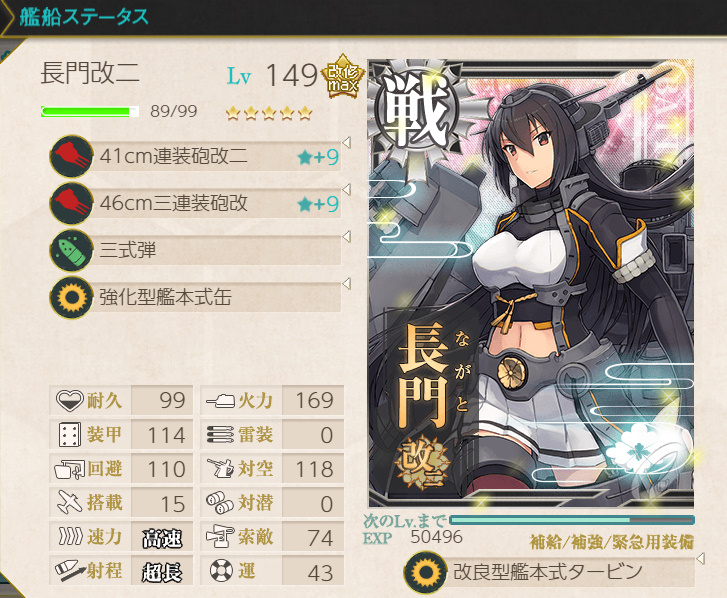The image size is (727, 598).
Task: Open the 強化型艦本式缶 equipment slot
Action: [195, 297]
